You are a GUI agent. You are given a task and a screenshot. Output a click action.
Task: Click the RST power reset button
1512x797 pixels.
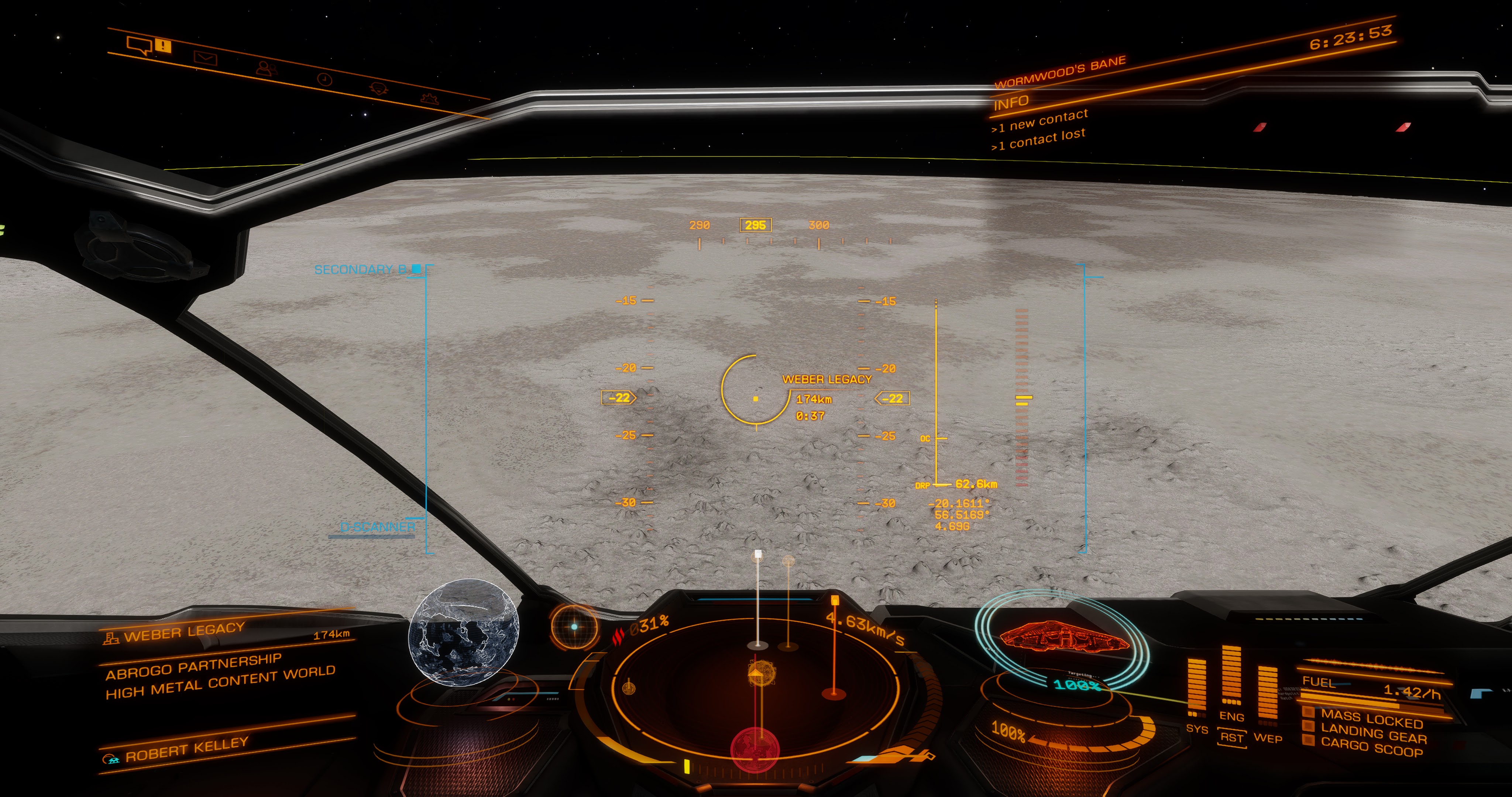pyautogui.click(x=1231, y=737)
